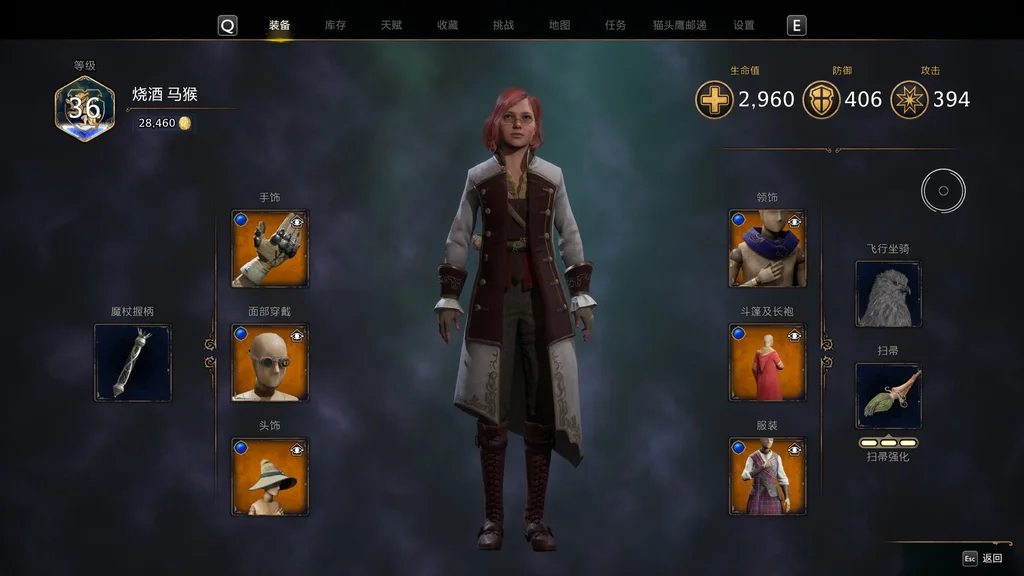Viewport: 1024px width, 576px height.
Task: Switch to the 库存 tab
Action: [x=335, y=25]
